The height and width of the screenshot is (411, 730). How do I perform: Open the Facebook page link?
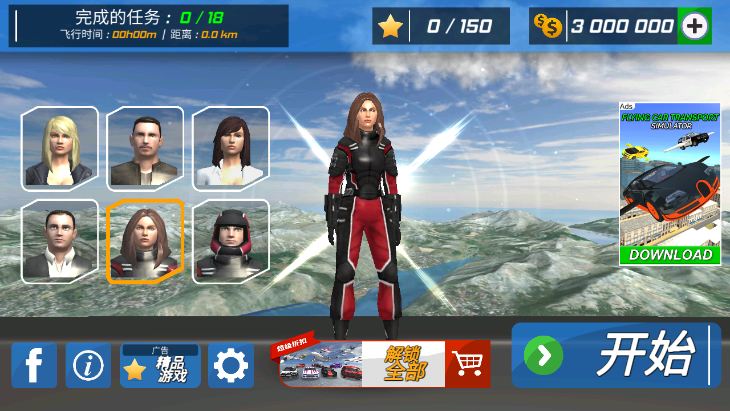pos(34,366)
